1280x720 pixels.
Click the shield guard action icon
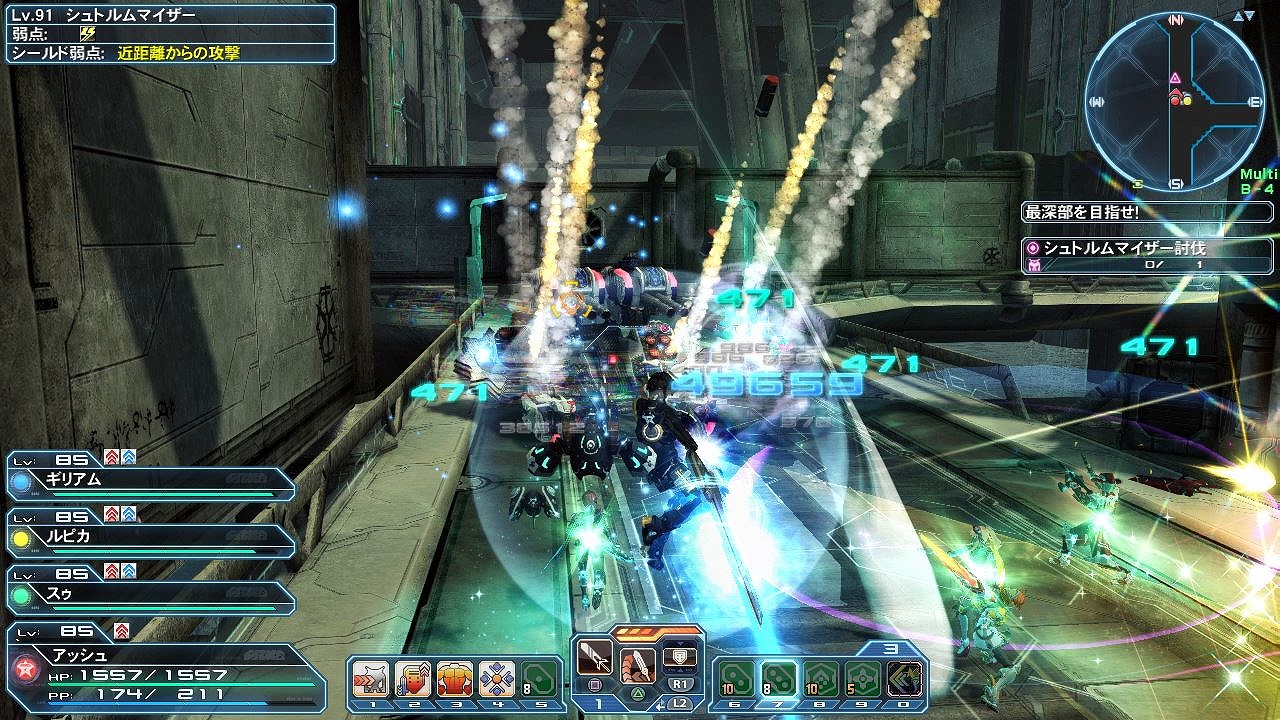(x=680, y=658)
